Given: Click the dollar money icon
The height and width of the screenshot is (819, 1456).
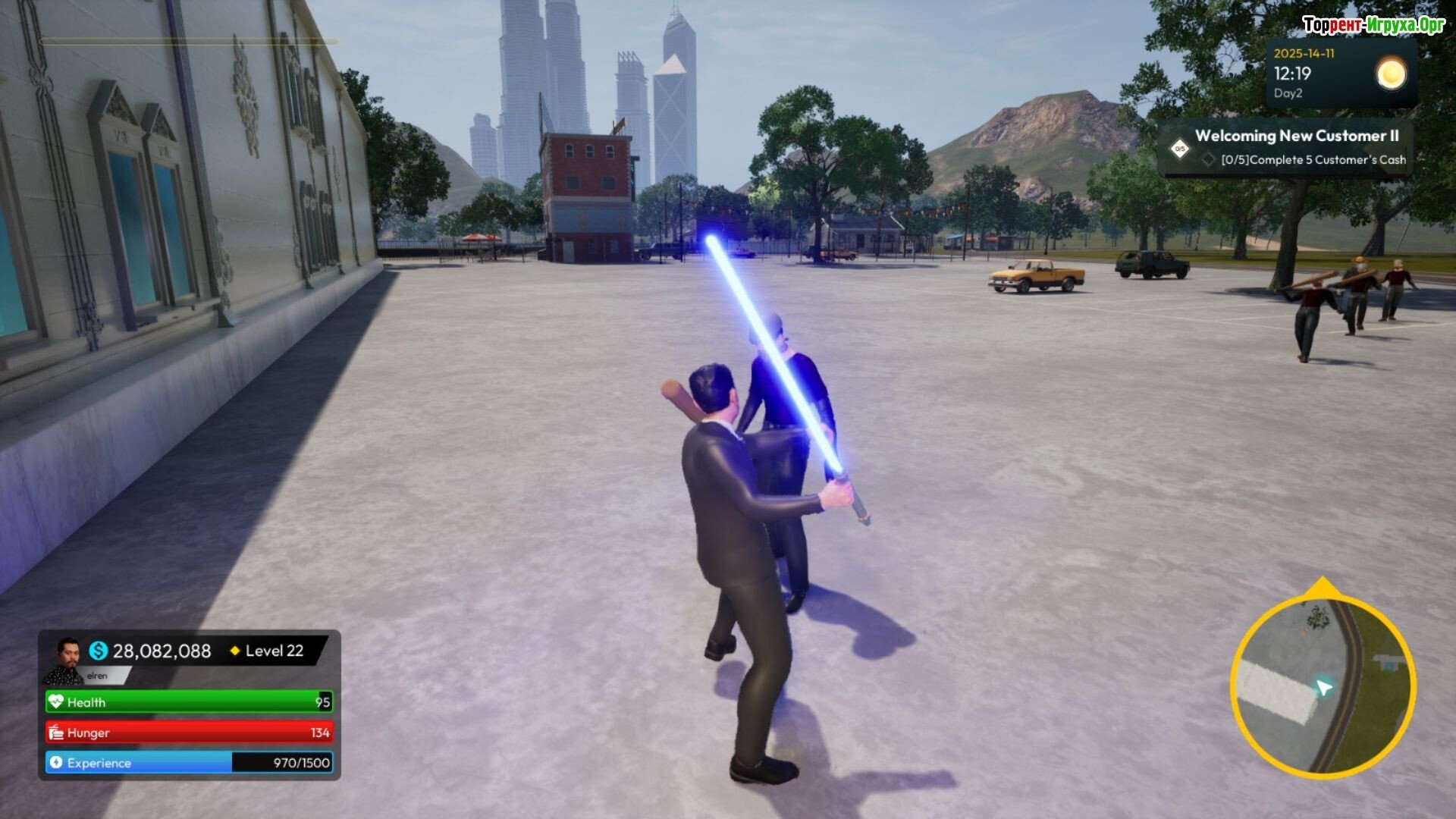Looking at the screenshot, I should click(x=99, y=651).
